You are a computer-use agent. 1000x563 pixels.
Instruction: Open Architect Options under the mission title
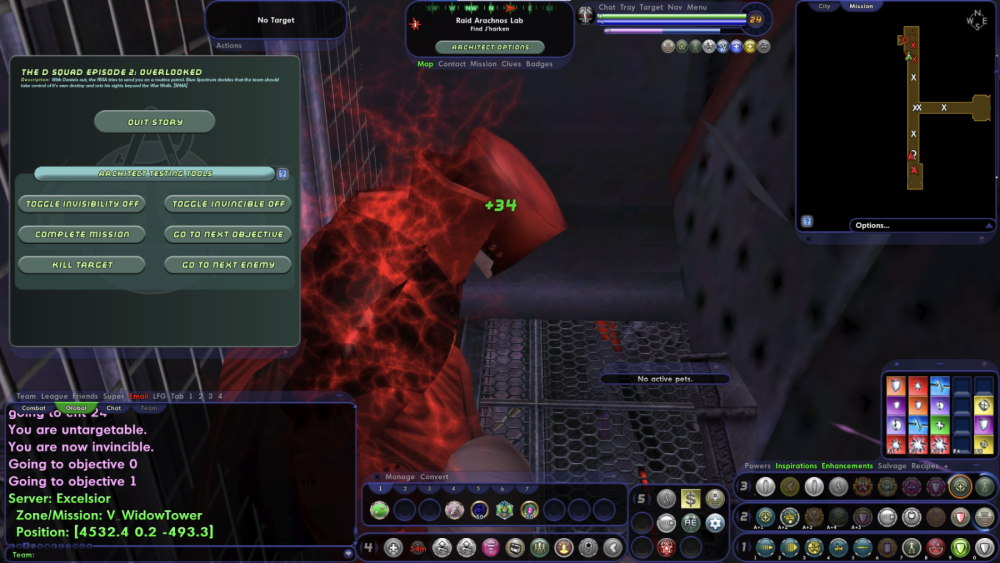click(x=490, y=47)
